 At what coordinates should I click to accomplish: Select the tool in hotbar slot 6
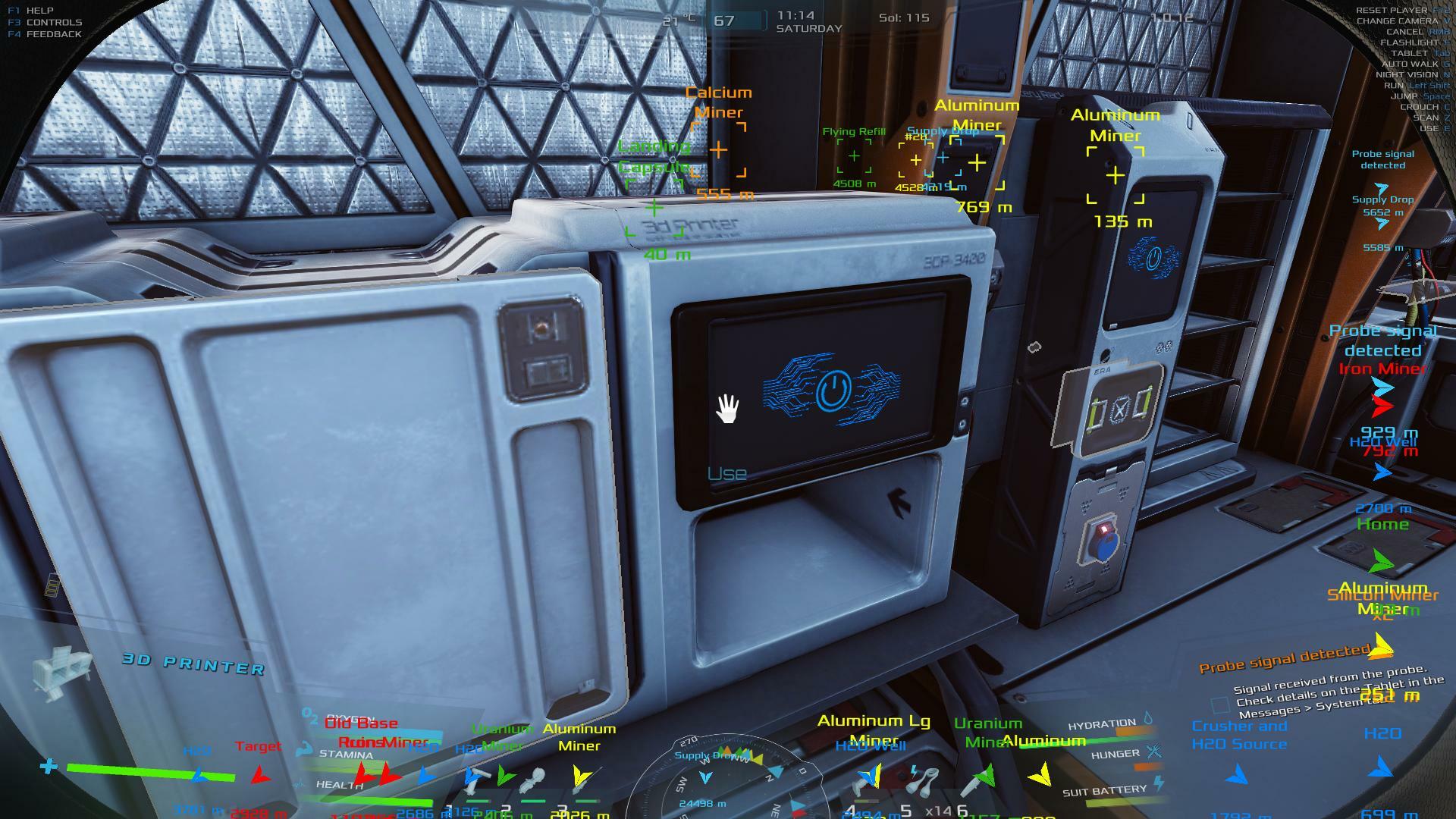978,781
